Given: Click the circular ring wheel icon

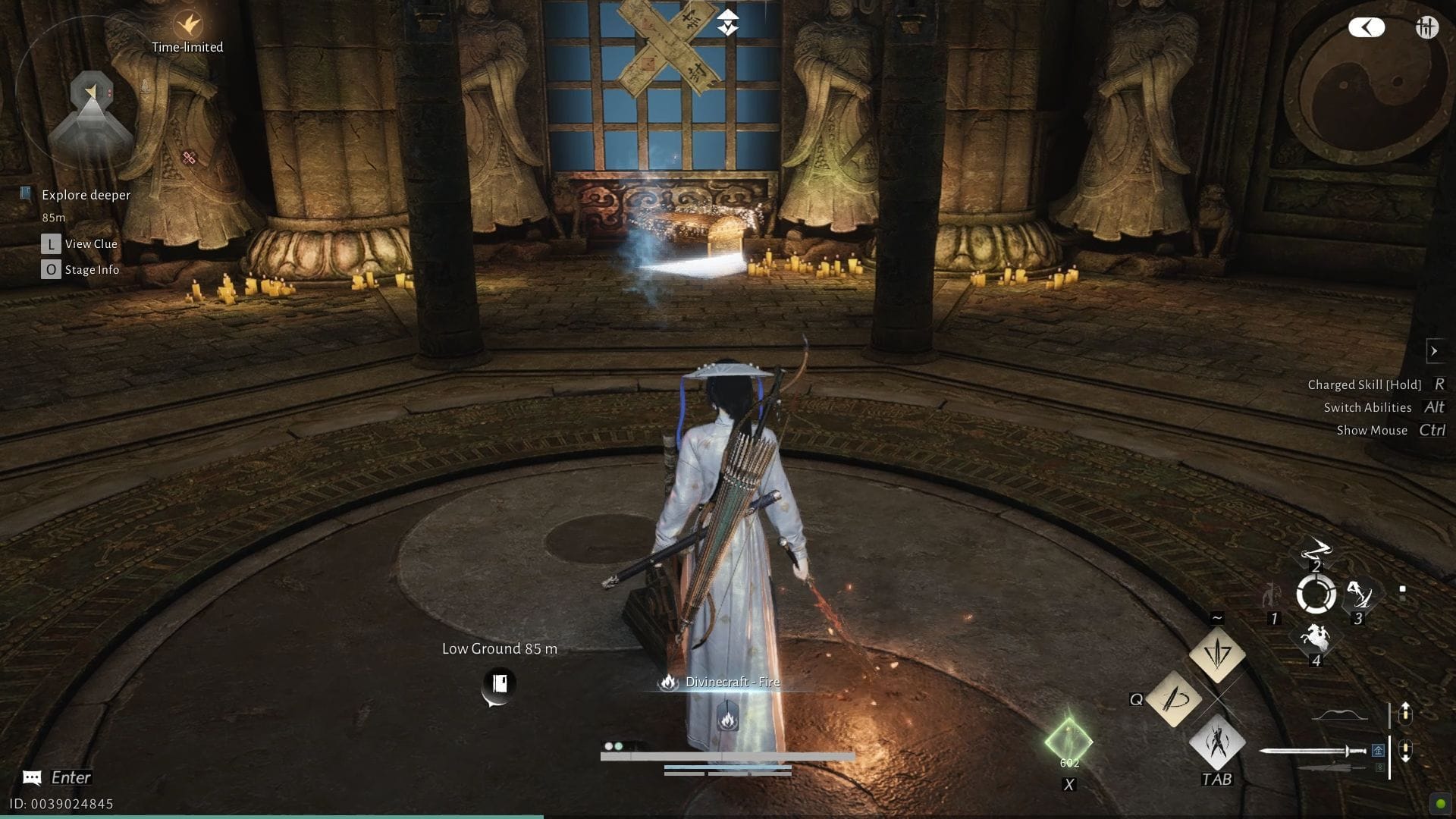Looking at the screenshot, I should coord(1316,594).
